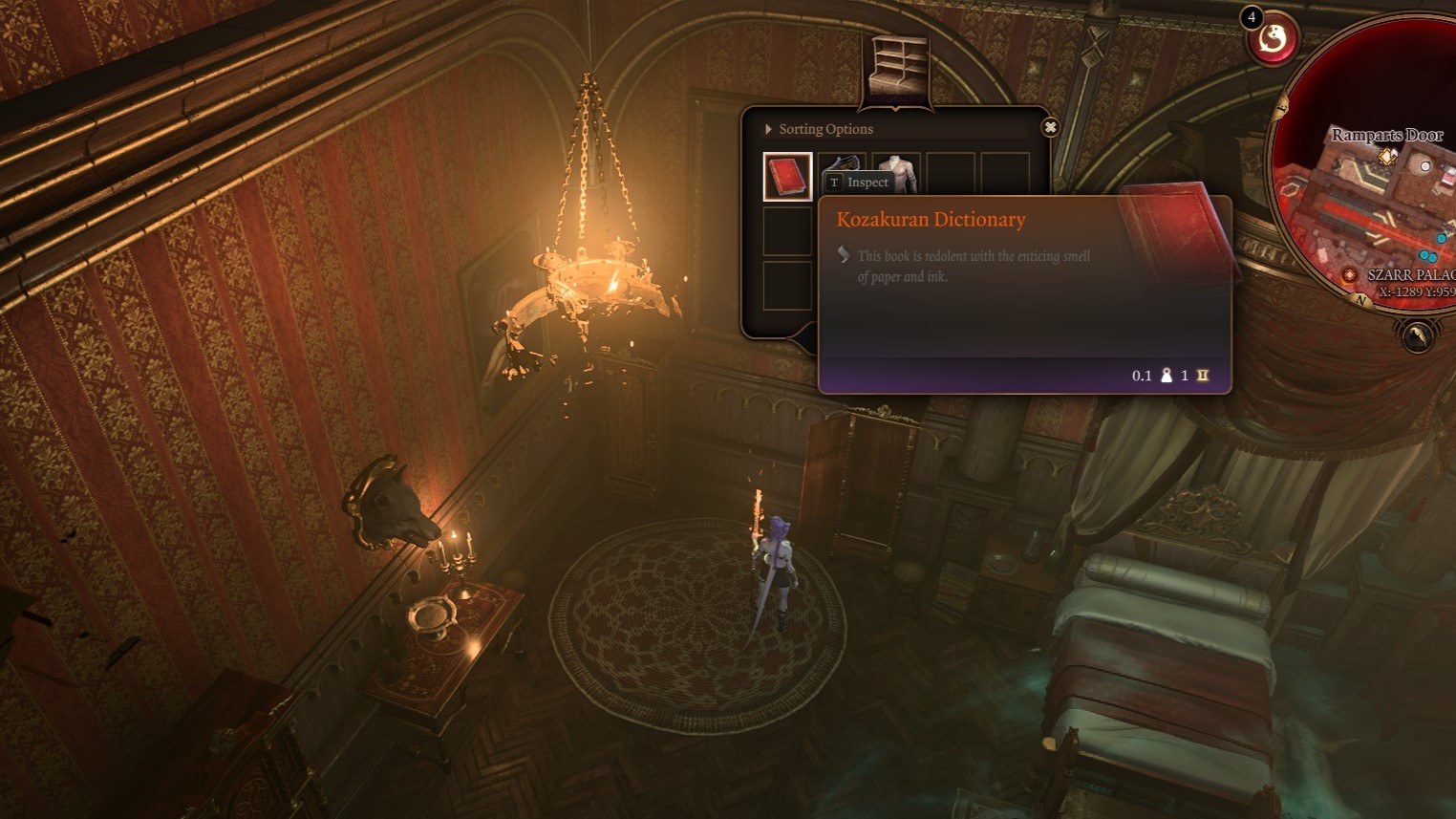Click the bookcase icon above the panel

point(899,62)
